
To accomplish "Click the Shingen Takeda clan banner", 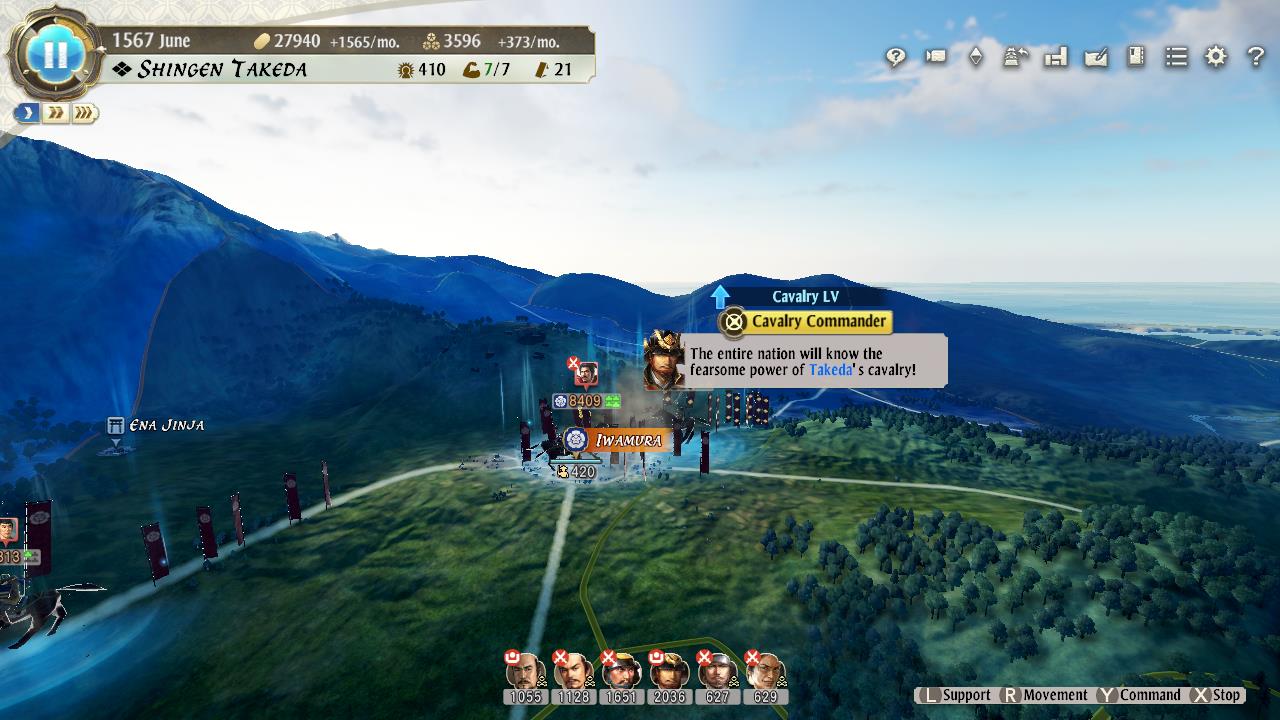I will click(x=225, y=69).
